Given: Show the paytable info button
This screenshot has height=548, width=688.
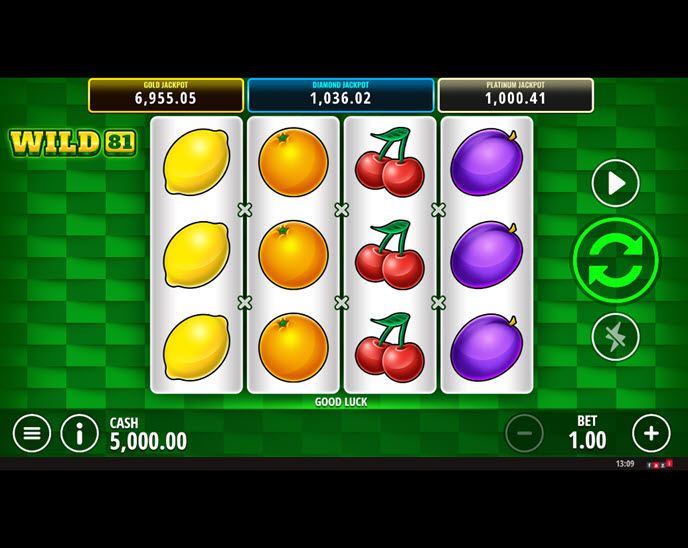Looking at the screenshot, I should click(80, 433).
